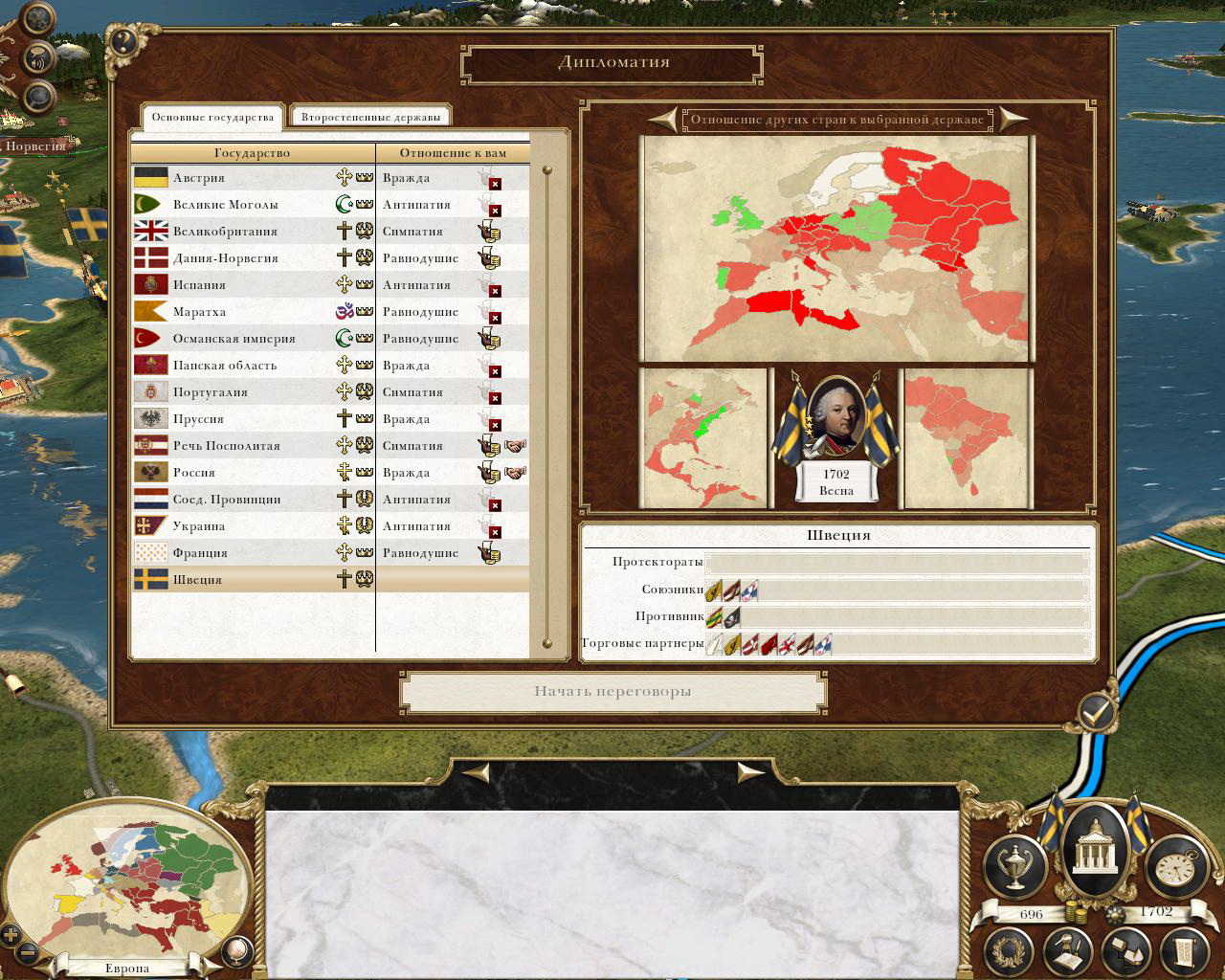Zoom in the minimap with plus button
This screenshot has width=1225, height=980.
tap(11, 935)
